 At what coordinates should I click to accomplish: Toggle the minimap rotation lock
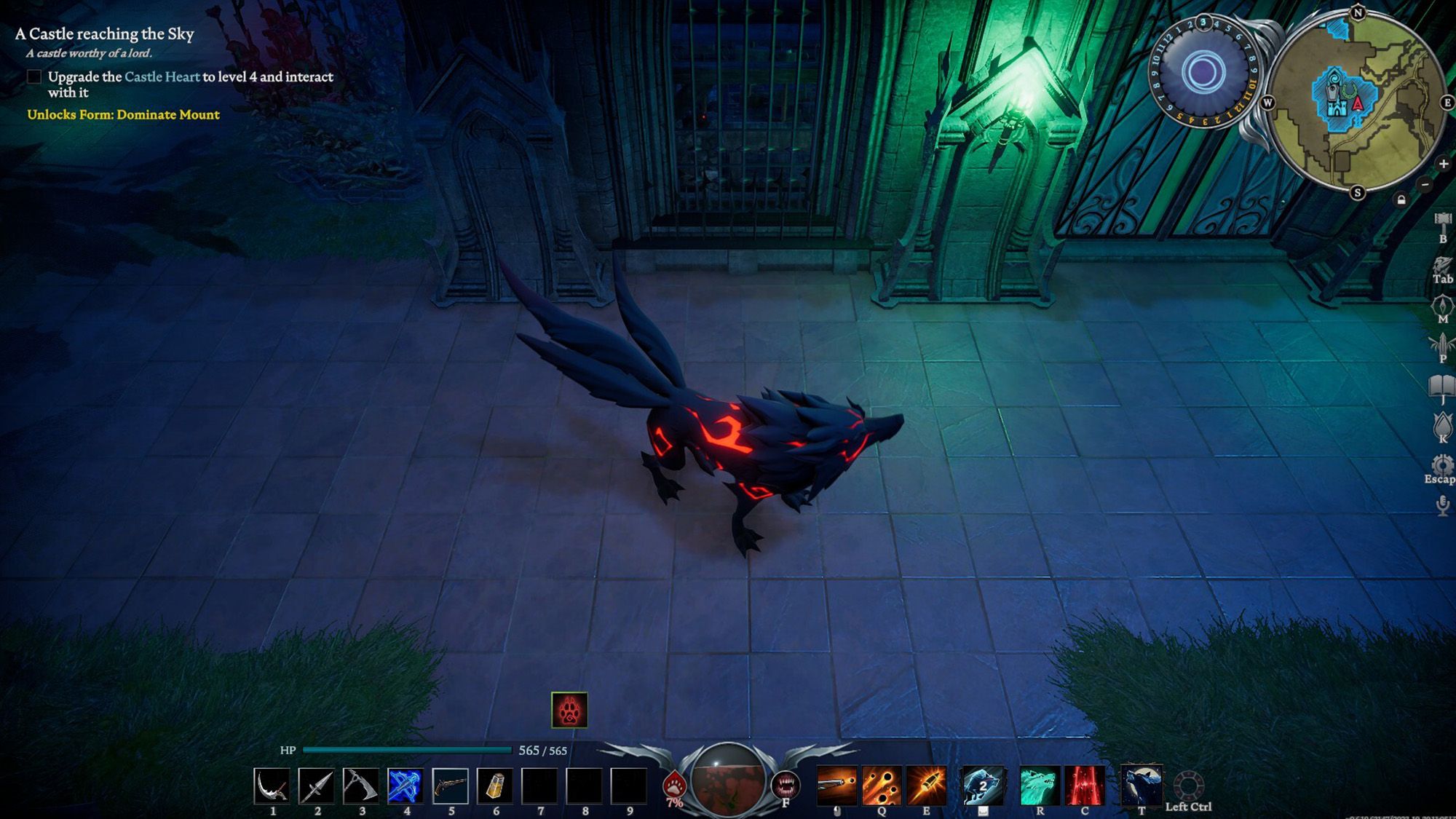(1401, 199)
